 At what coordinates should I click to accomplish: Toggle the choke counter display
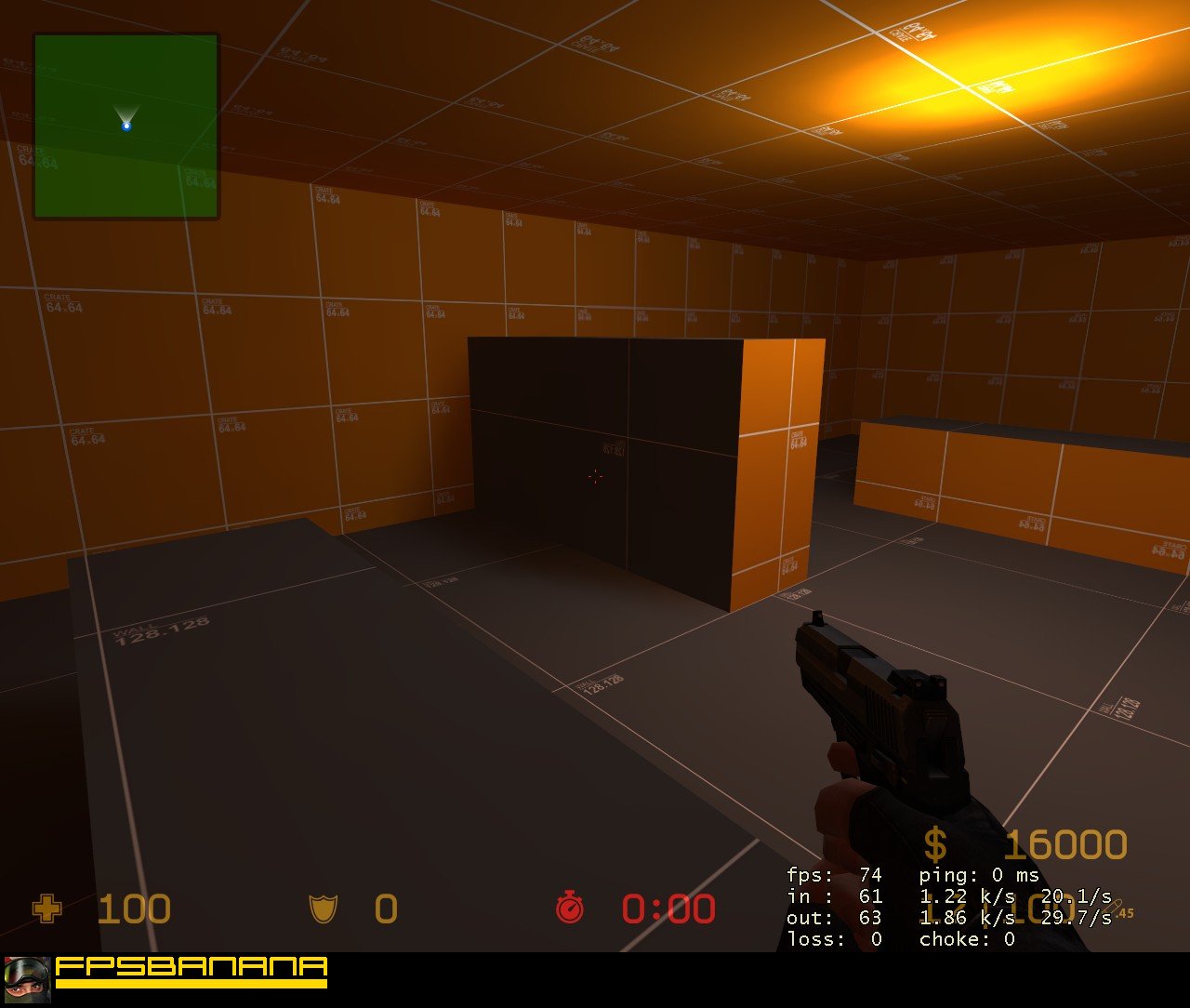point(969,940)
